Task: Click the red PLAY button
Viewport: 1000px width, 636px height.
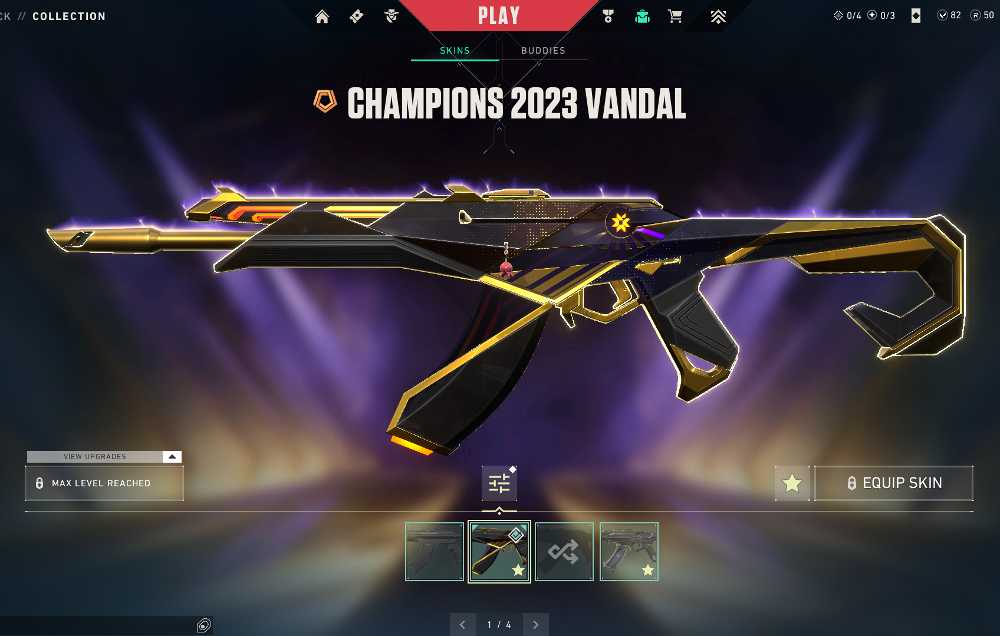Action: click(x=499, y=16)
